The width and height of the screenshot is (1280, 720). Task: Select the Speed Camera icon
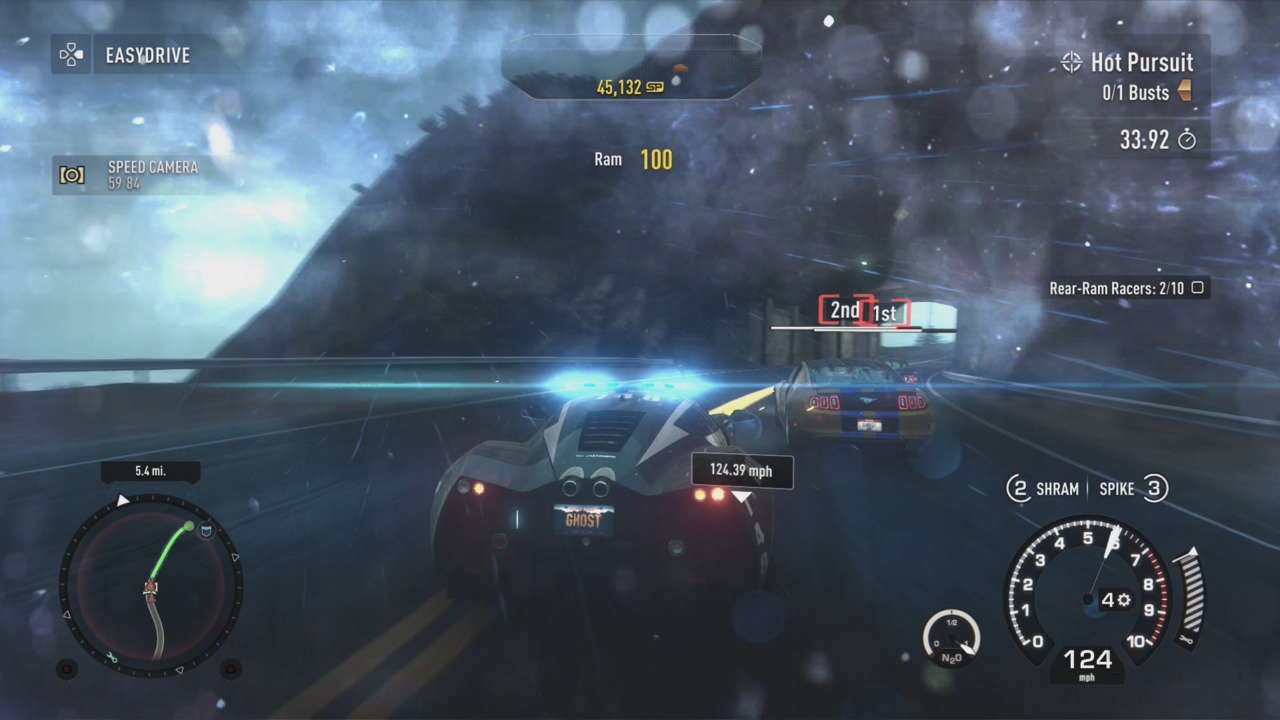pyautogui.click(x=71, y=176)
